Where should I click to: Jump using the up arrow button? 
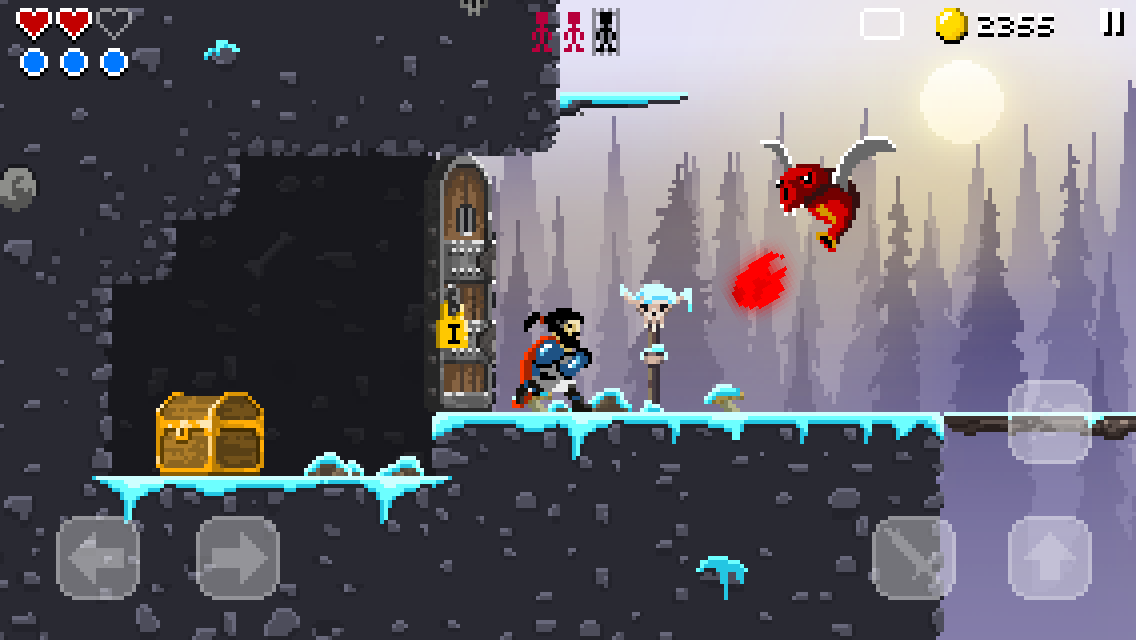click(x=1049, y=558)
